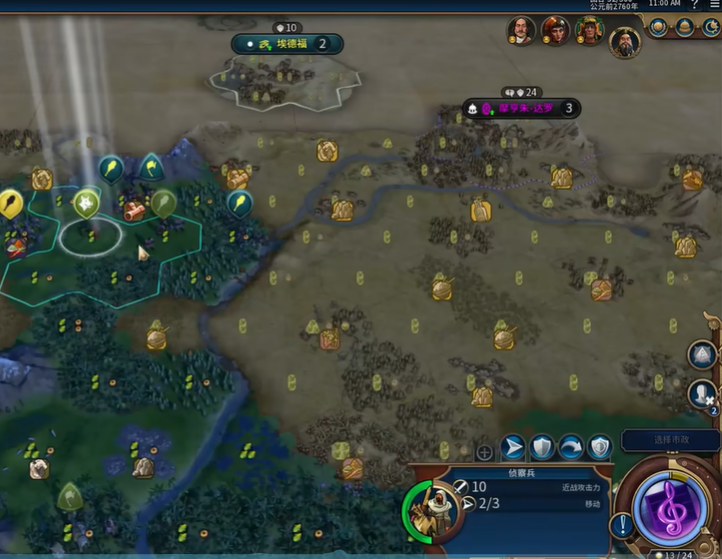
Task: Click the 选择市政 notification label
Action: (x=670, y=440)
